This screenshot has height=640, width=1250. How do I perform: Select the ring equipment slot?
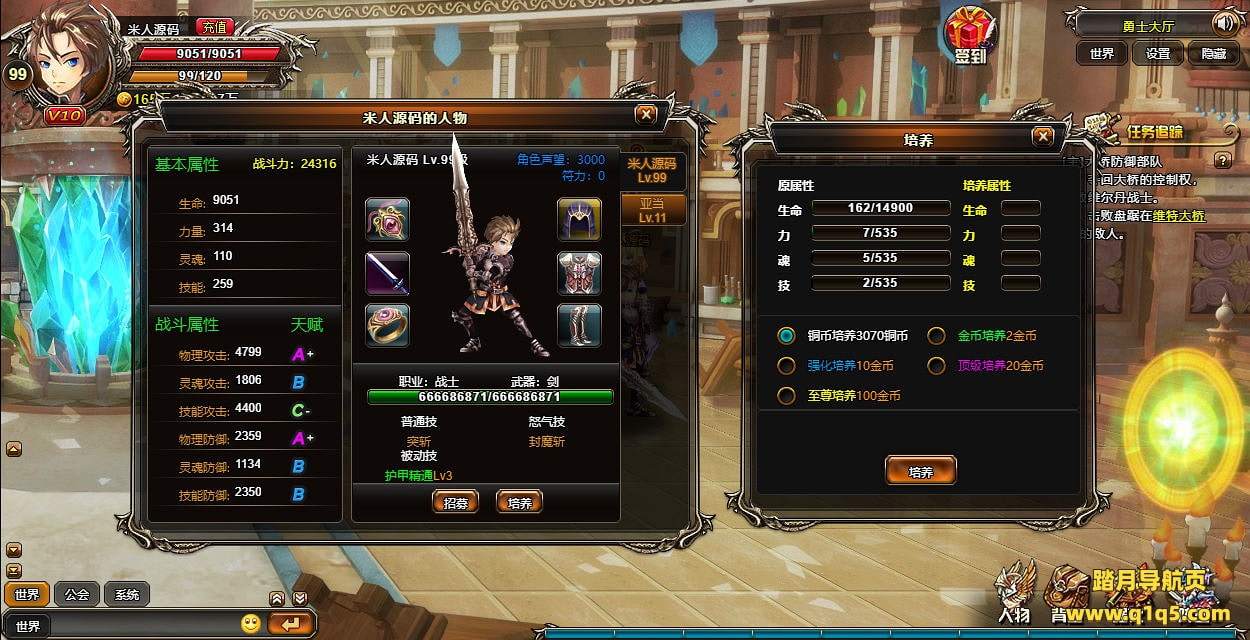387,325
